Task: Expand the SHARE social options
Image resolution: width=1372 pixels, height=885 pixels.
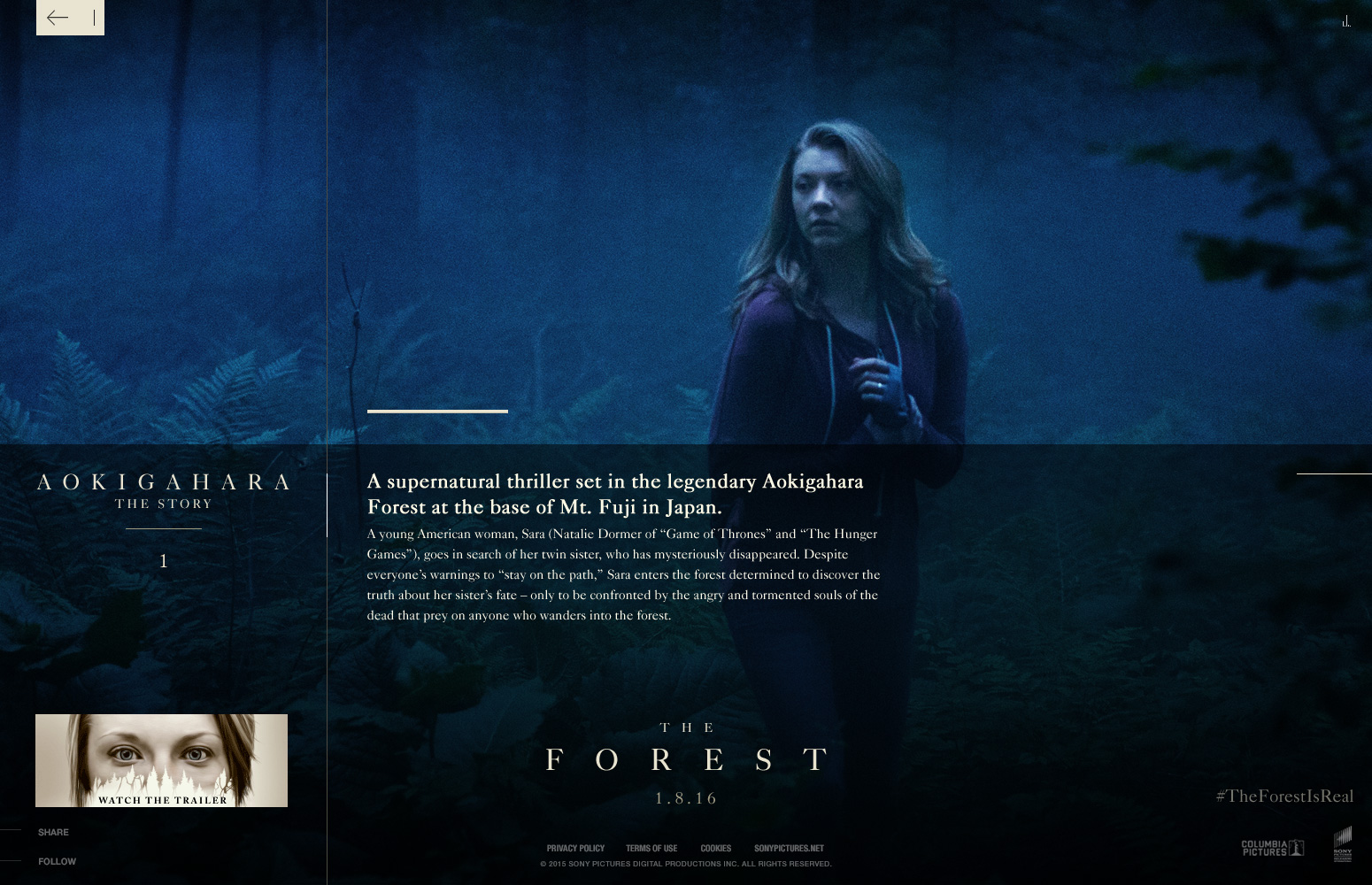Action: (x=53, y=832)
